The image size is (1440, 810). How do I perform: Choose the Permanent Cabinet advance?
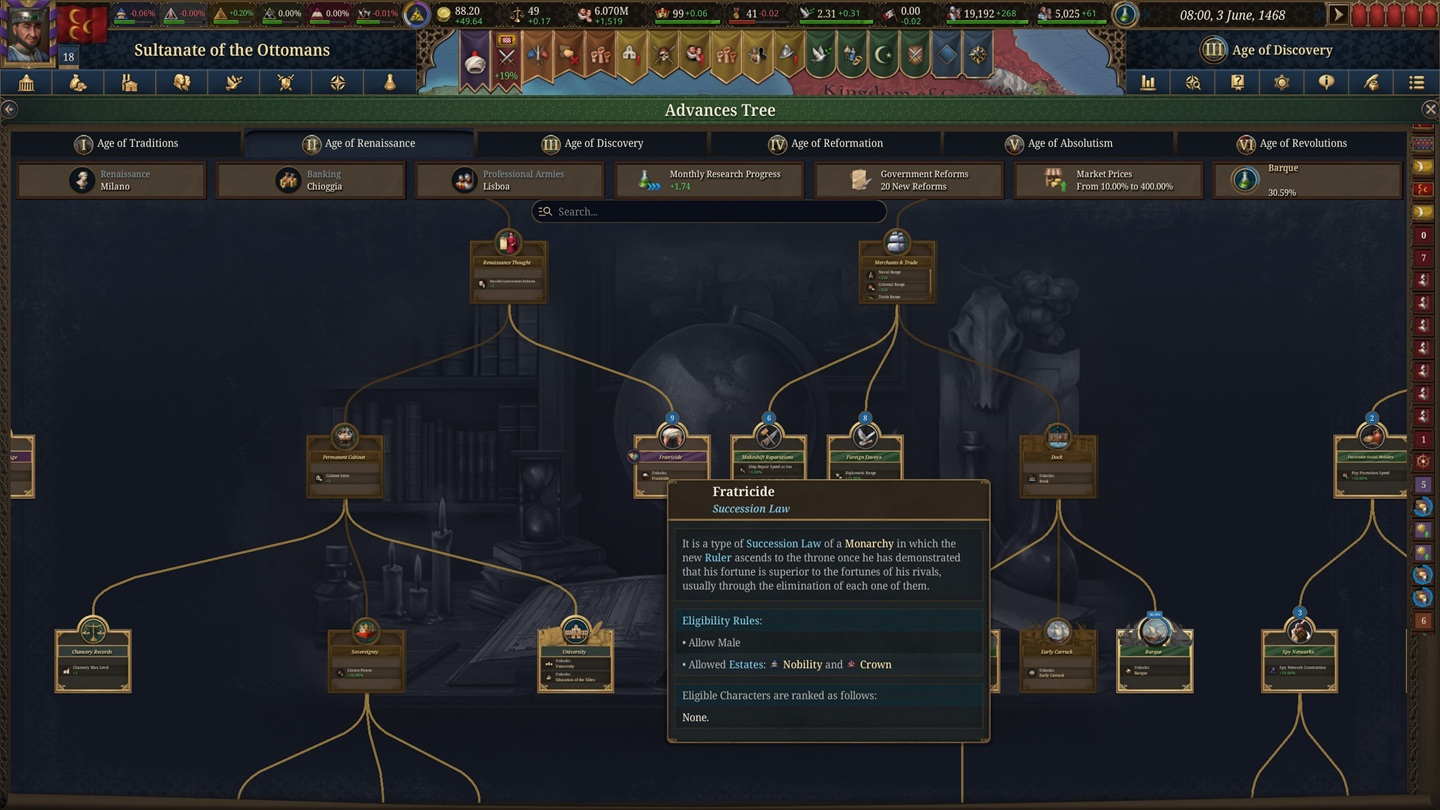(344, 463)
